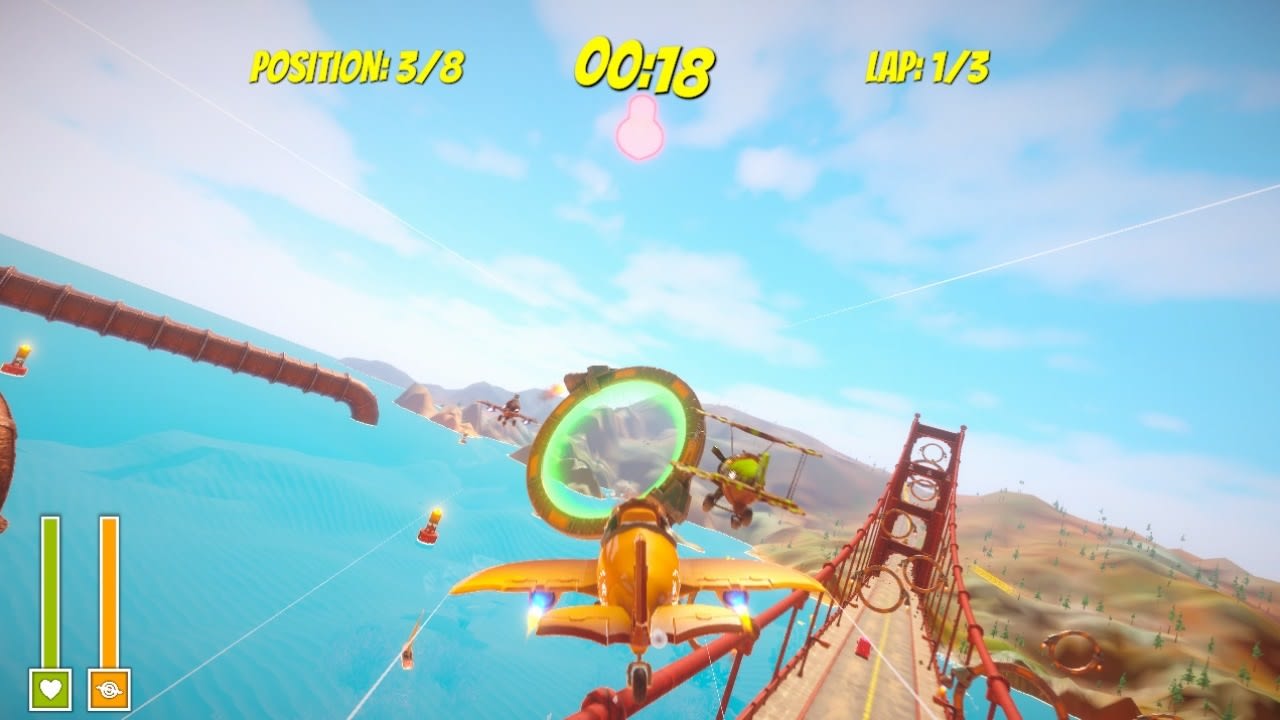Select the propeller boost icon below the orange bar
The image size is (1280, 720).
(x=111, y=688)
